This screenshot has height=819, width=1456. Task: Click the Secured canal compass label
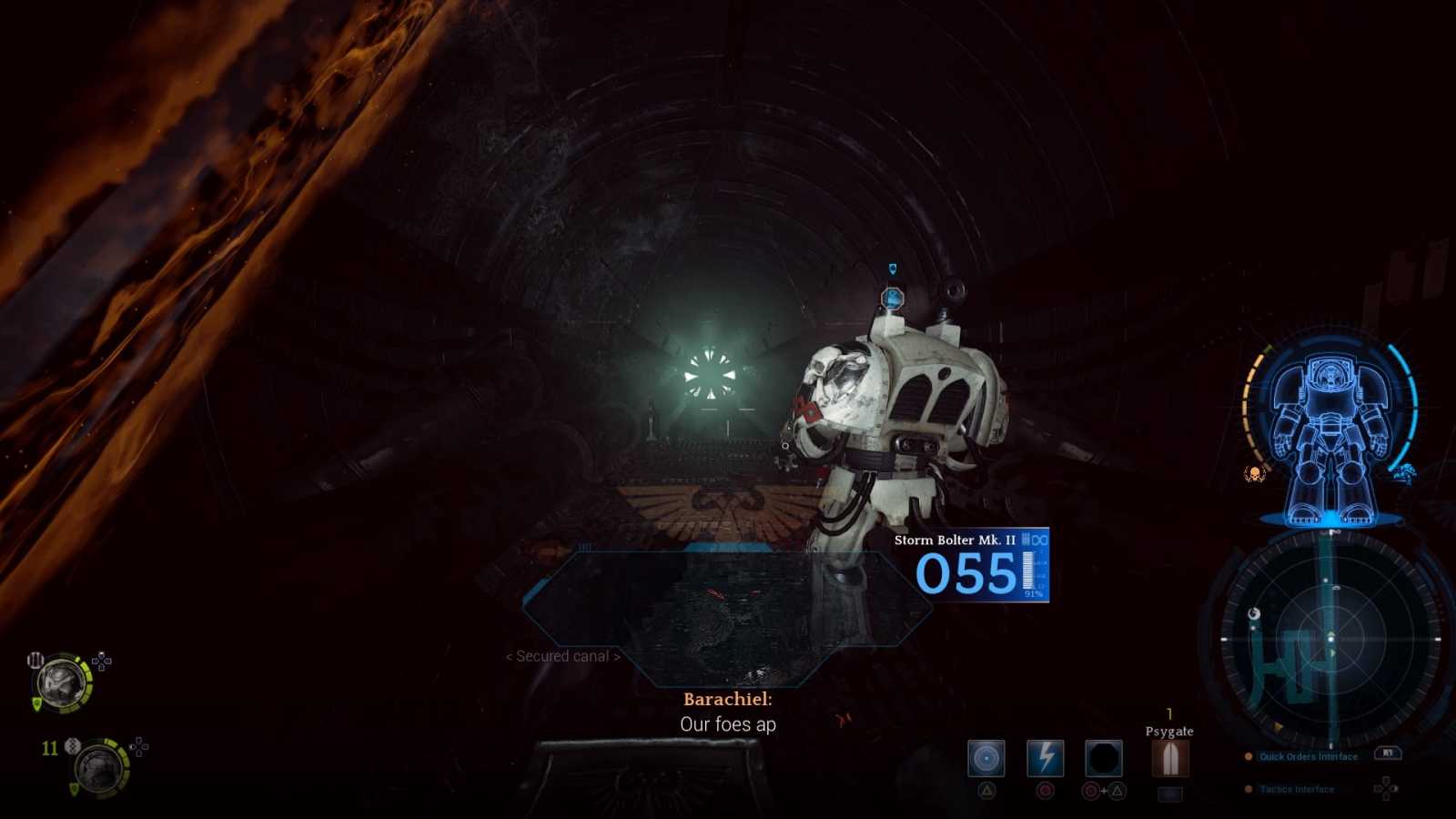564,656
